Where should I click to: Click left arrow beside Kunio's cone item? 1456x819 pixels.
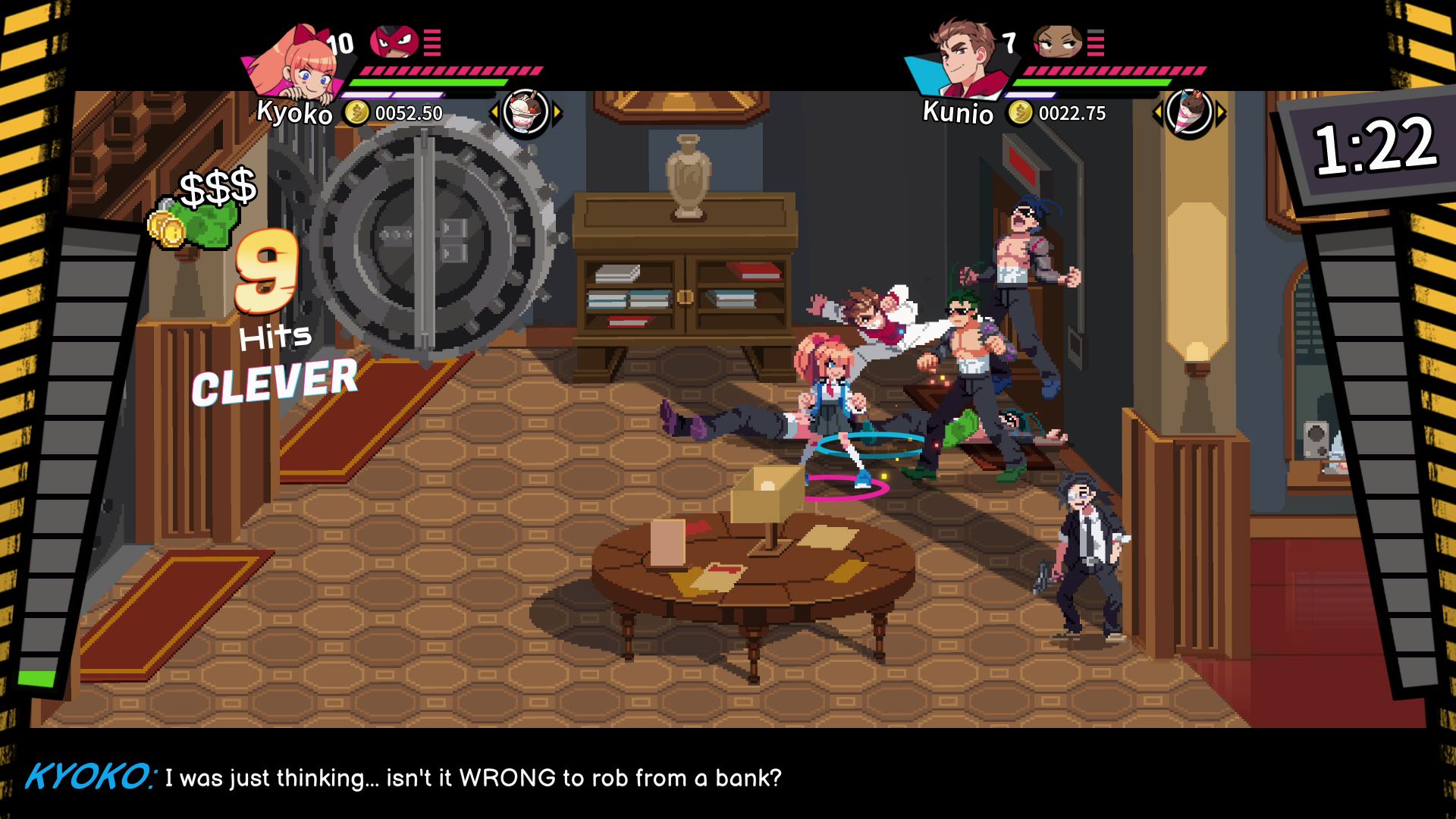[x=1157, y=114]
